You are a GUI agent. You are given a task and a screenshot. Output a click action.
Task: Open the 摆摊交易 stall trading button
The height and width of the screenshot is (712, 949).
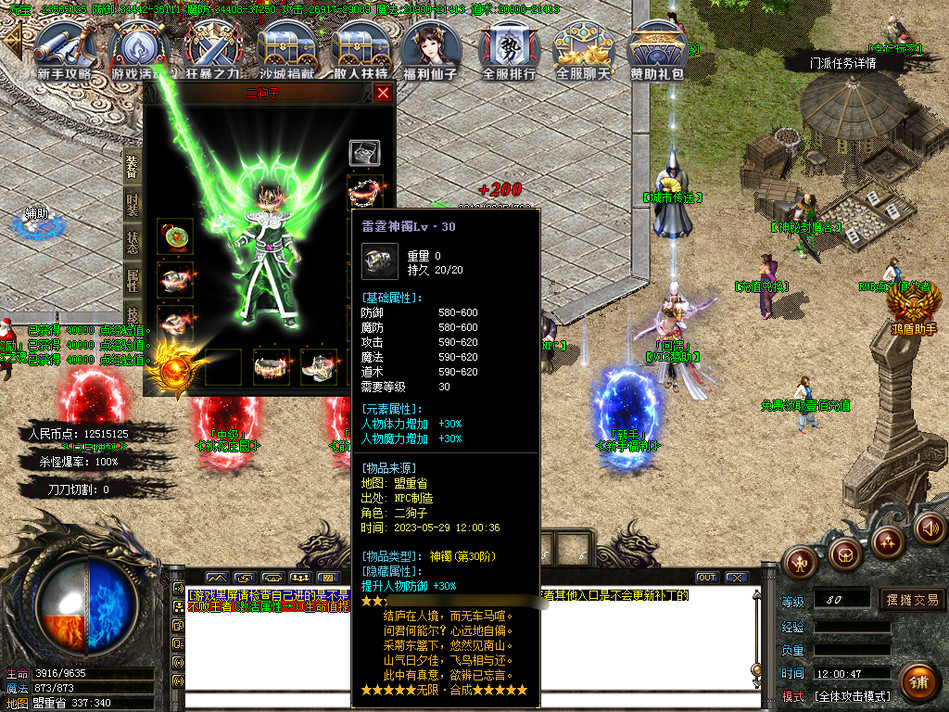tap(912, 600)
